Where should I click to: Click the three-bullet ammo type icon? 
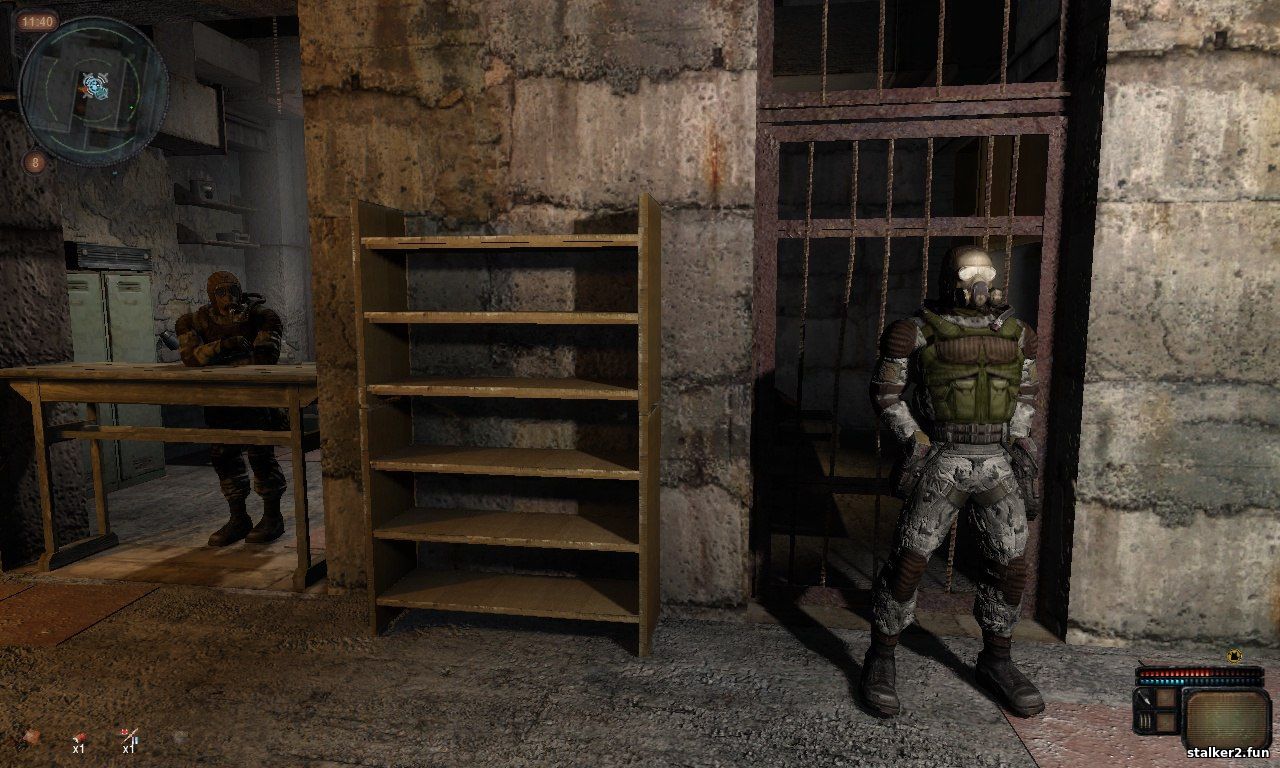(x=1145, y=720)
